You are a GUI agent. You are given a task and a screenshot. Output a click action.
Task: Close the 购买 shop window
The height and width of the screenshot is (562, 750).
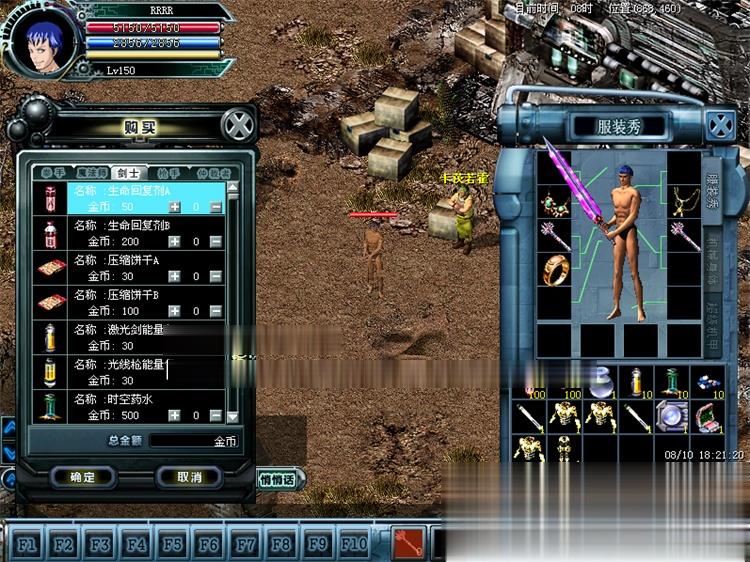tap(237, 125)
